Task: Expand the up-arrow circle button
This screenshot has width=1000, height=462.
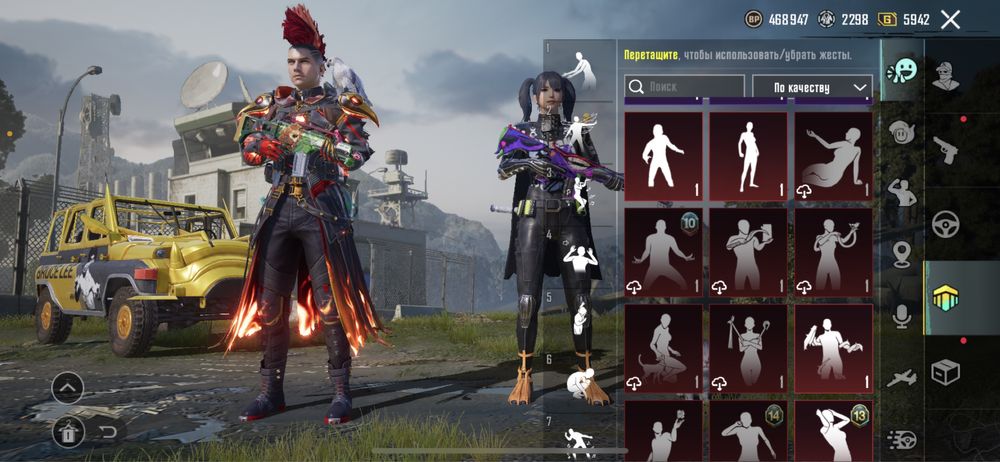Action: pos(68,387)
